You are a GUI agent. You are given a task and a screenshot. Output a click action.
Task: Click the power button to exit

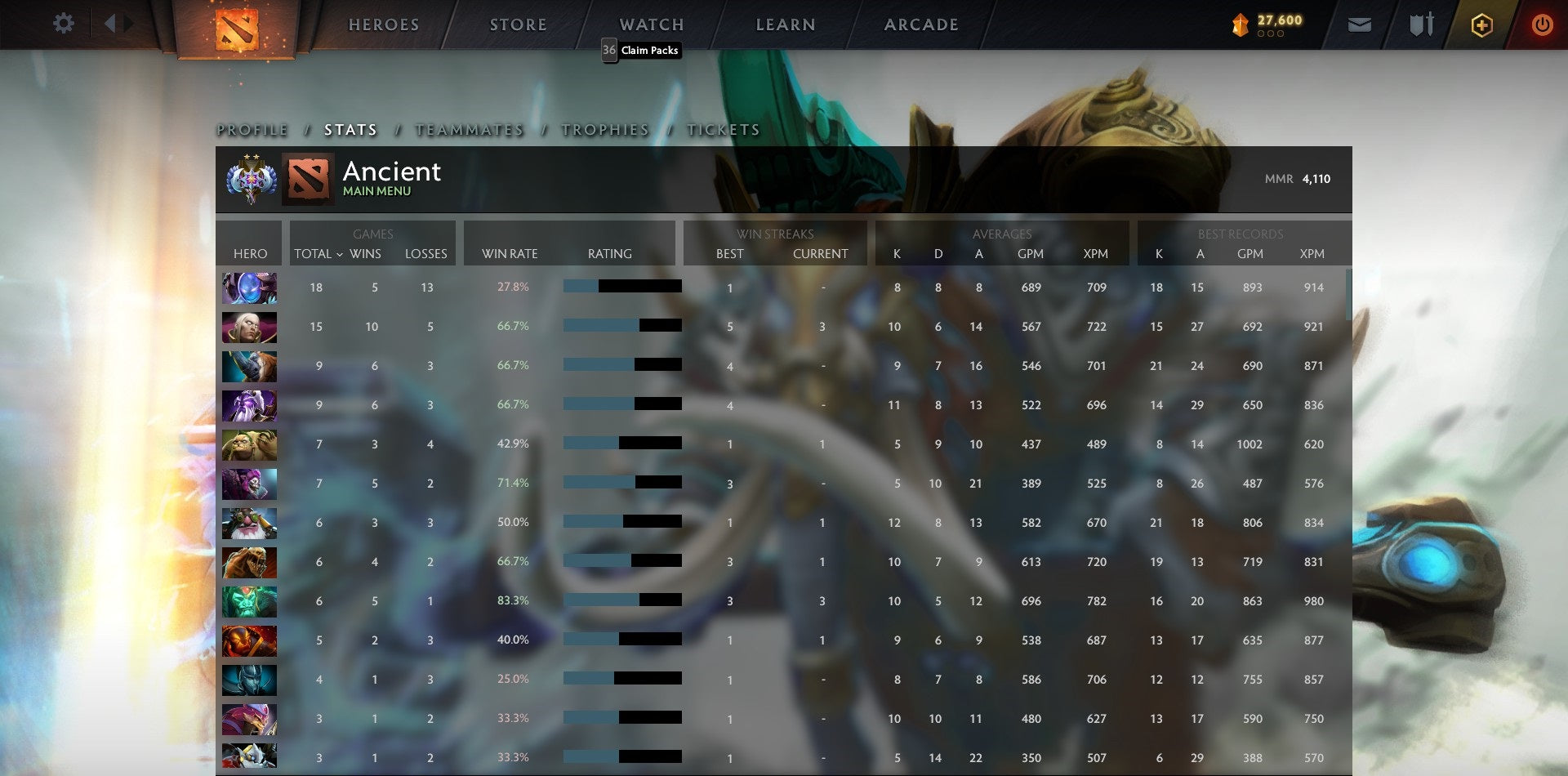pyautogui.click(x=1542, y=25)
